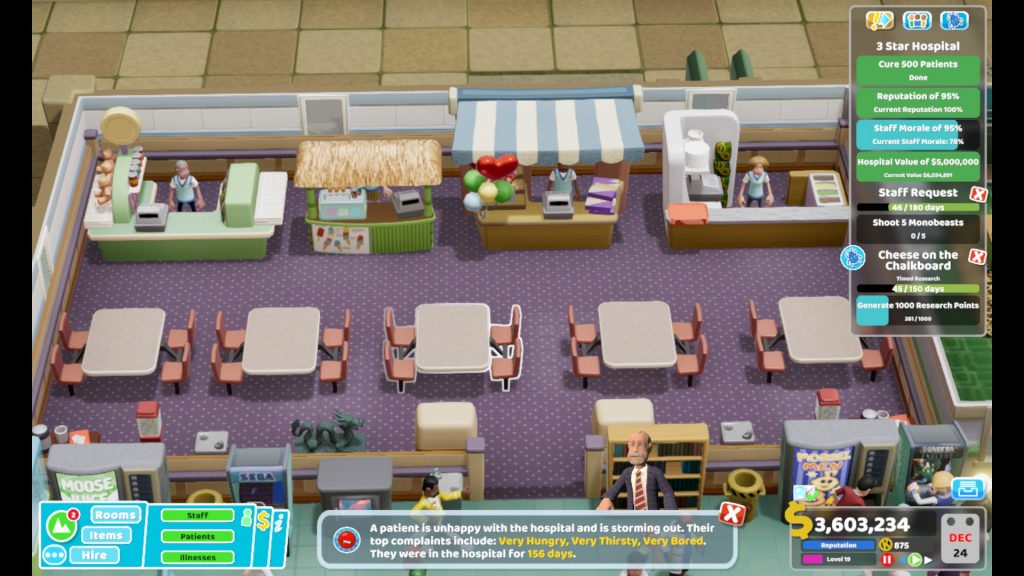1024x576 pixels.
Task: Switch to the information tab
Action: (x=280, y=522)
